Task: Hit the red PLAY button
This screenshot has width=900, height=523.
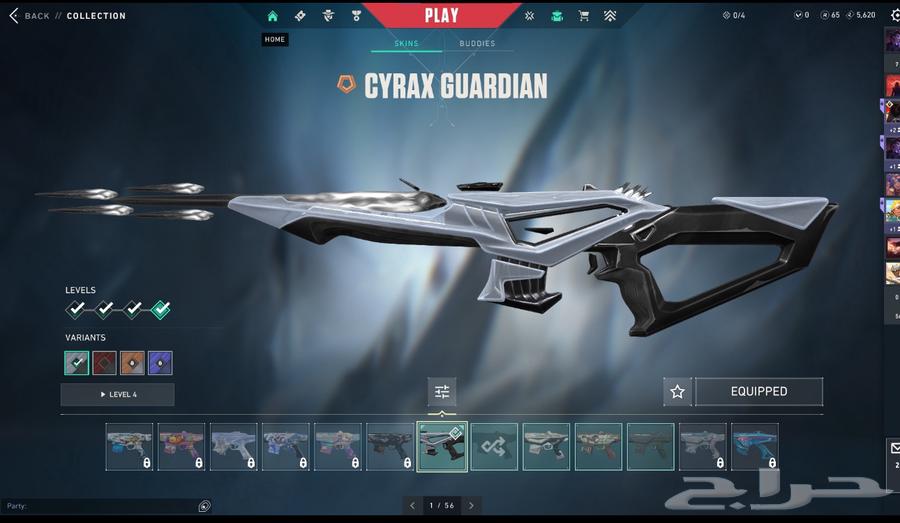Action: pos(441,15)
